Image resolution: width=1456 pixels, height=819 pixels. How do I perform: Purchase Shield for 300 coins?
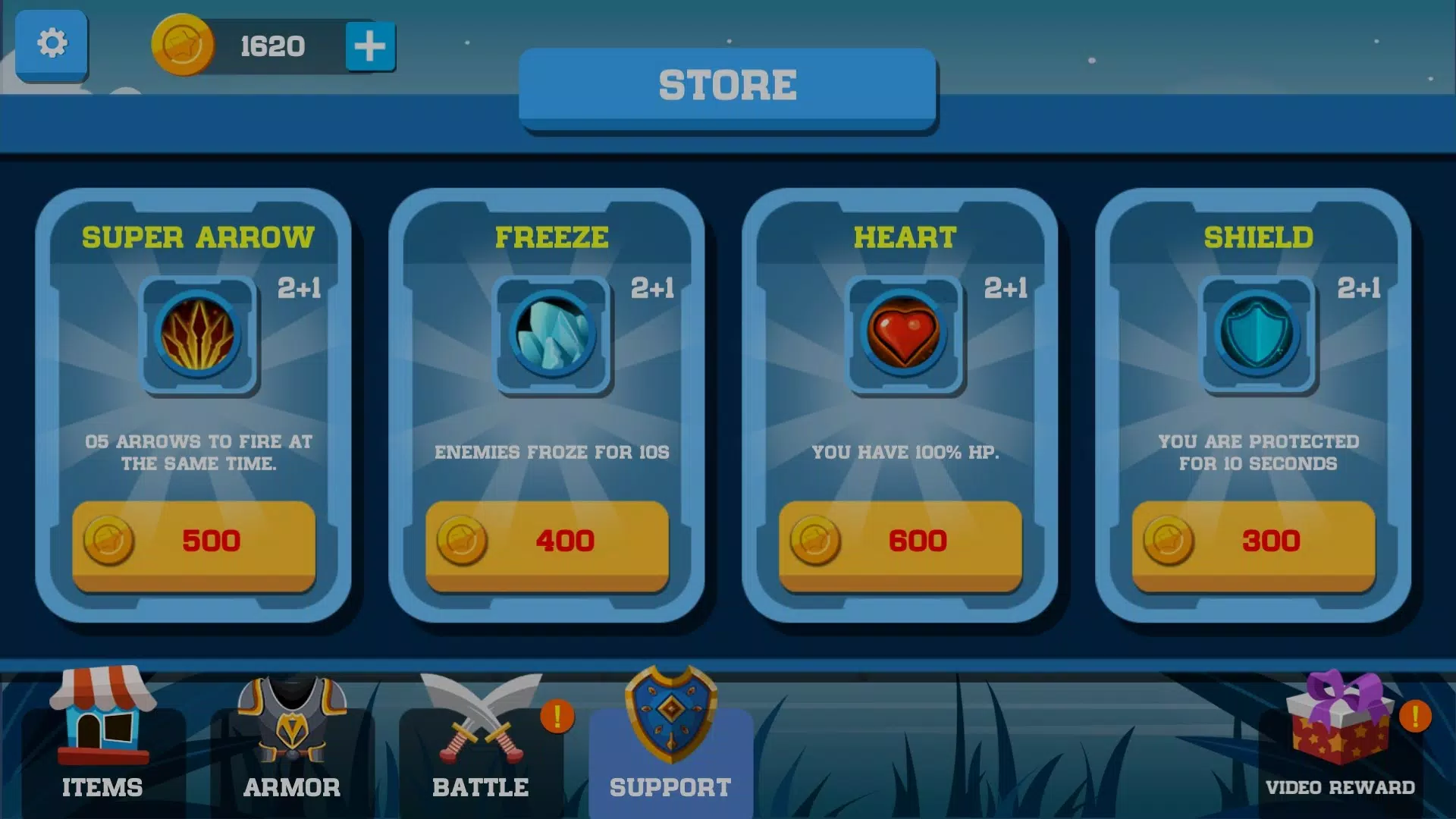pyautogui.click(x=1254, y=543)
